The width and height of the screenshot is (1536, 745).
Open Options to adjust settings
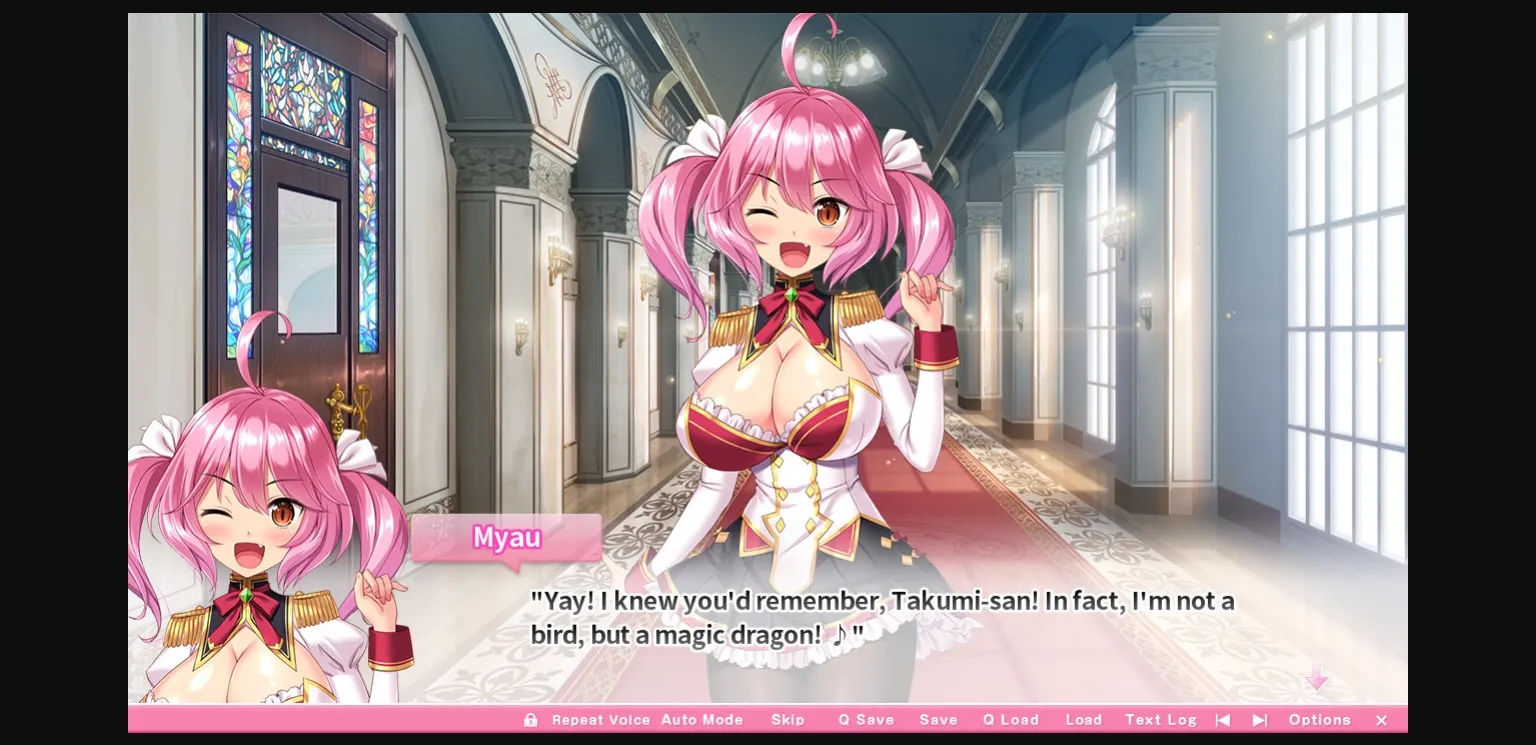click(x=1319, y=720)
